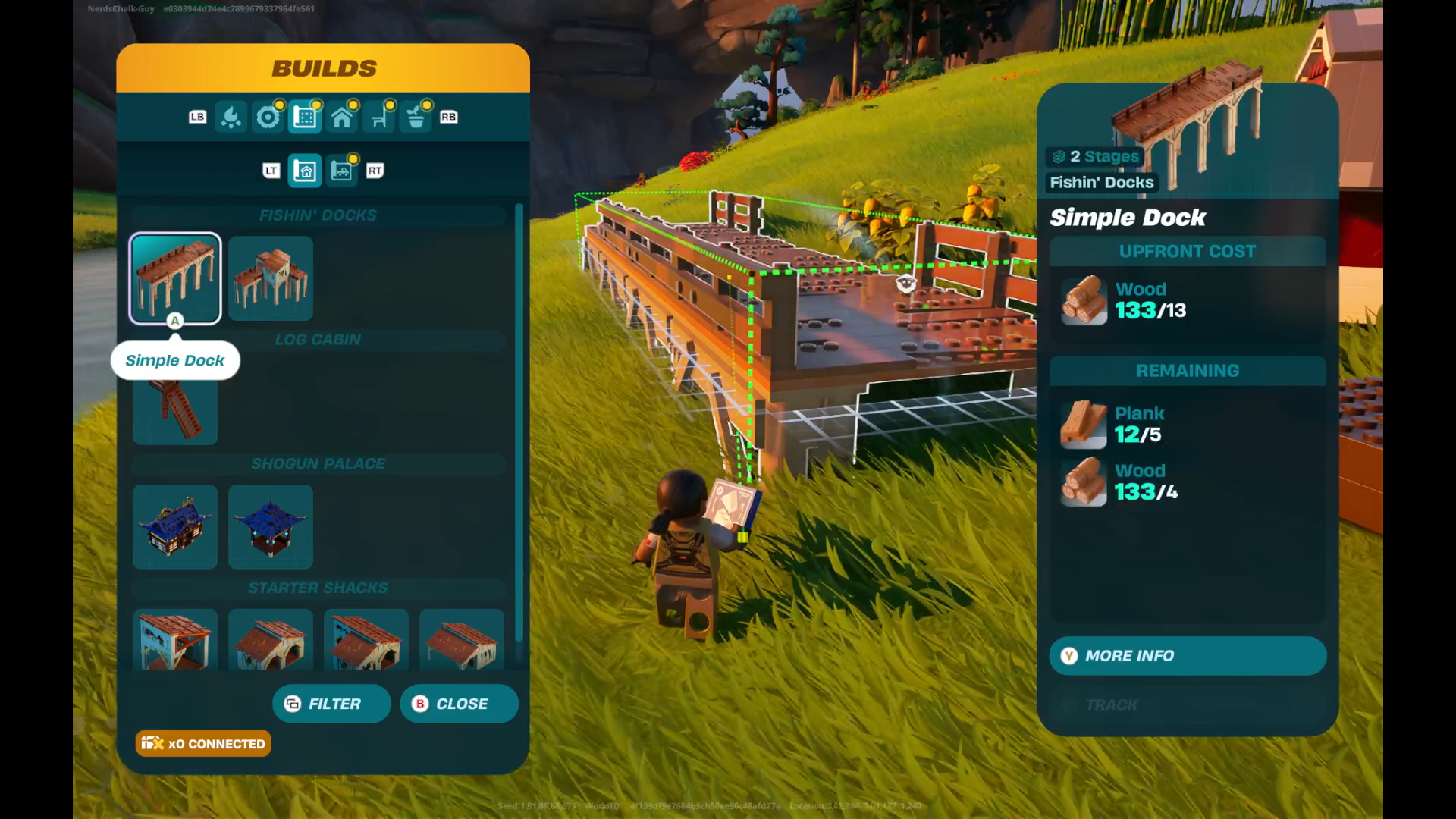Open the campfire category tab
Viewport: 1456px width, 819px height.
pos(231,118)
